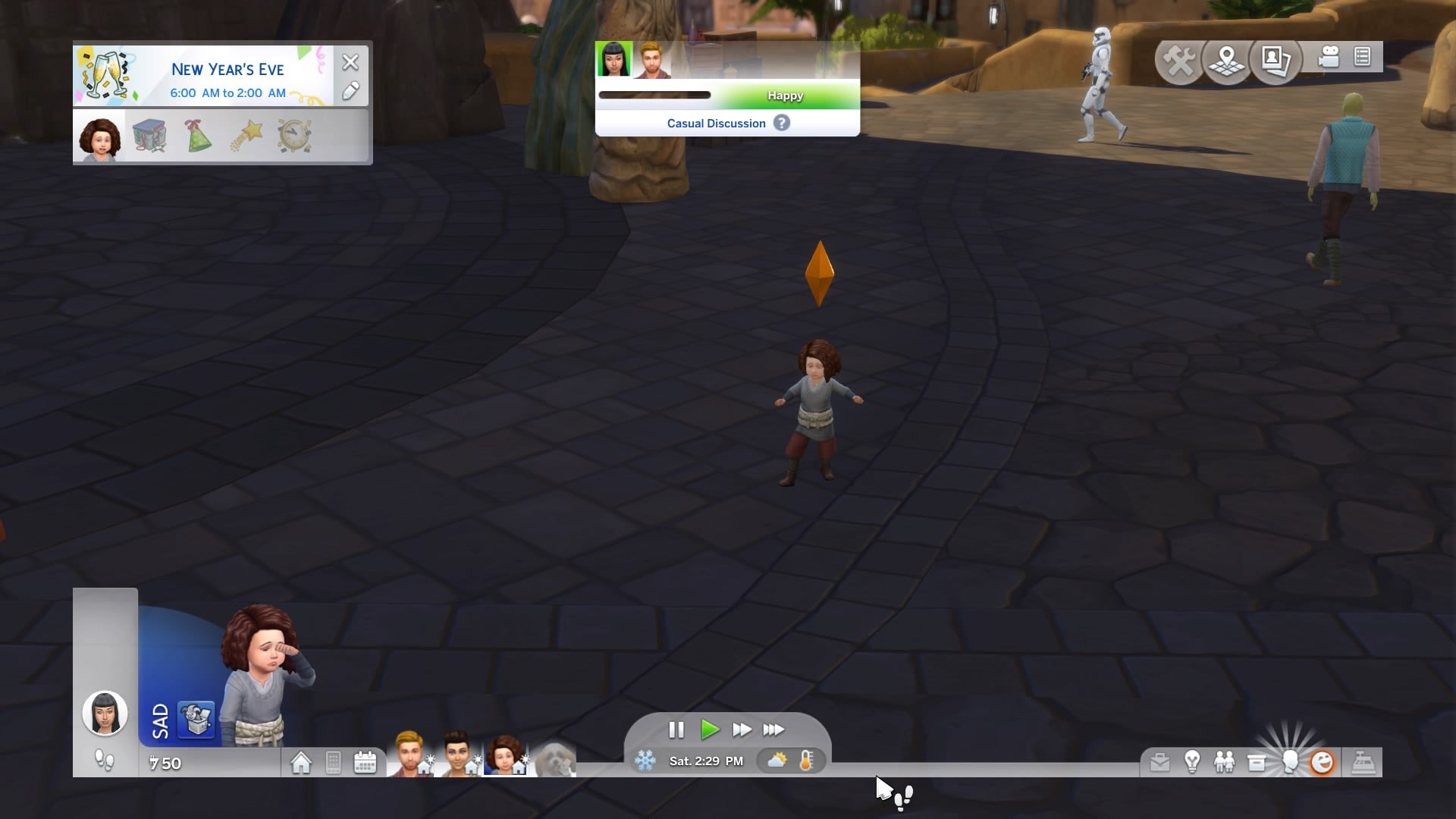Show the Simology head panel
This screenshot has width=1456, height=819.
point(1289,762)
